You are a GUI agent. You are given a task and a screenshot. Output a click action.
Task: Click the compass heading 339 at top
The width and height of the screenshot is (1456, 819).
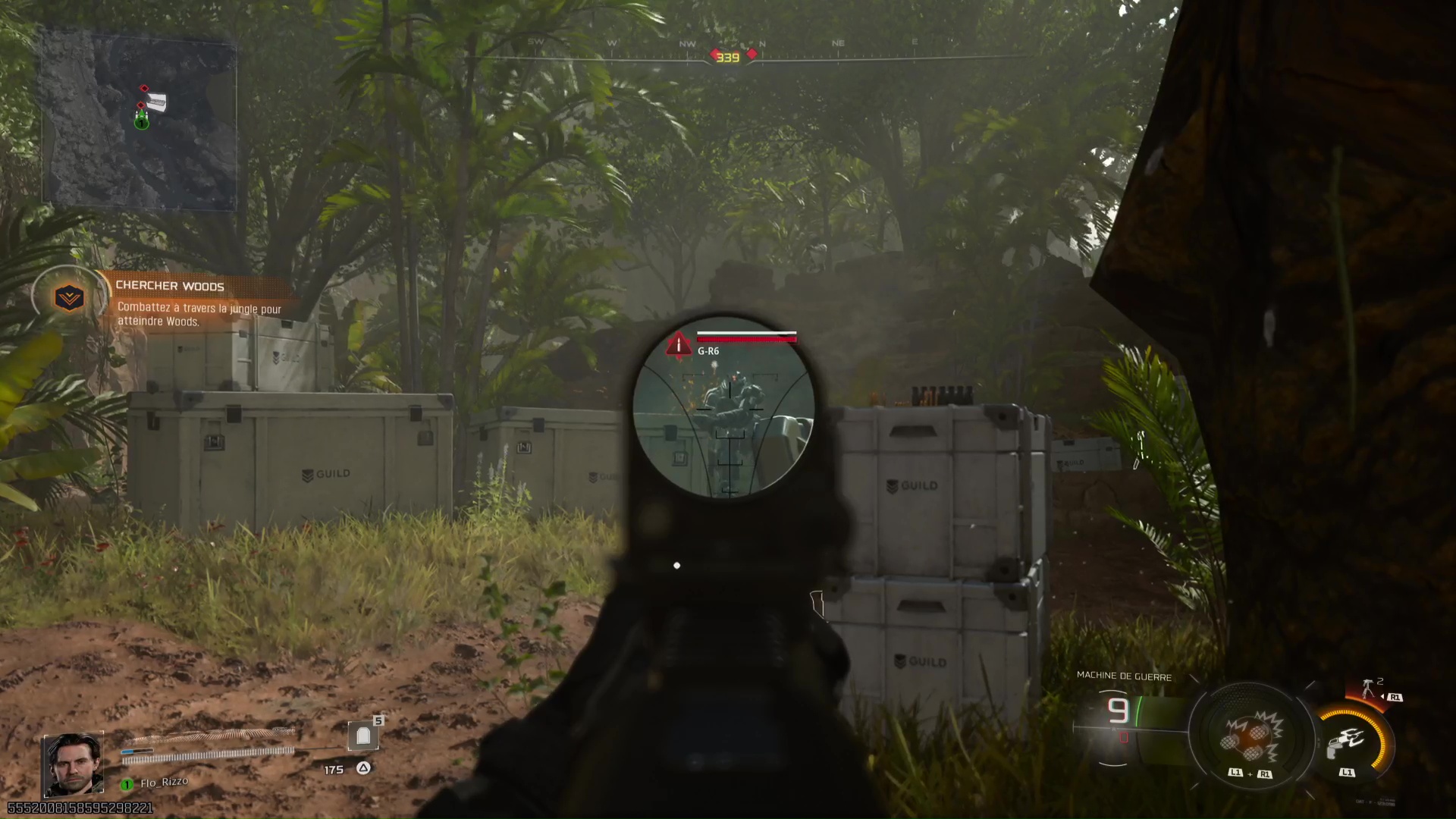pyautogui.click(x=730, y=55)
